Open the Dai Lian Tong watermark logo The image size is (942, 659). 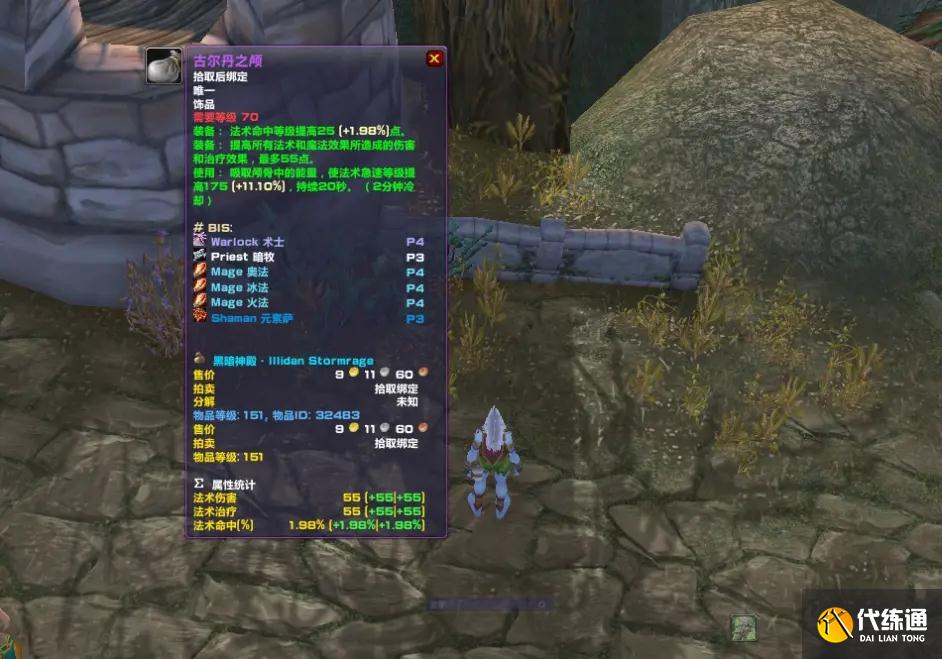(x=872, y=624)
